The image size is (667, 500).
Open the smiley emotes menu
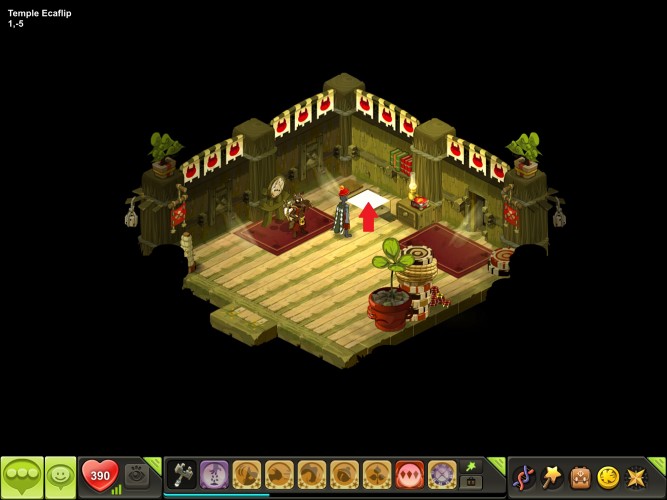tap(60, 476)
